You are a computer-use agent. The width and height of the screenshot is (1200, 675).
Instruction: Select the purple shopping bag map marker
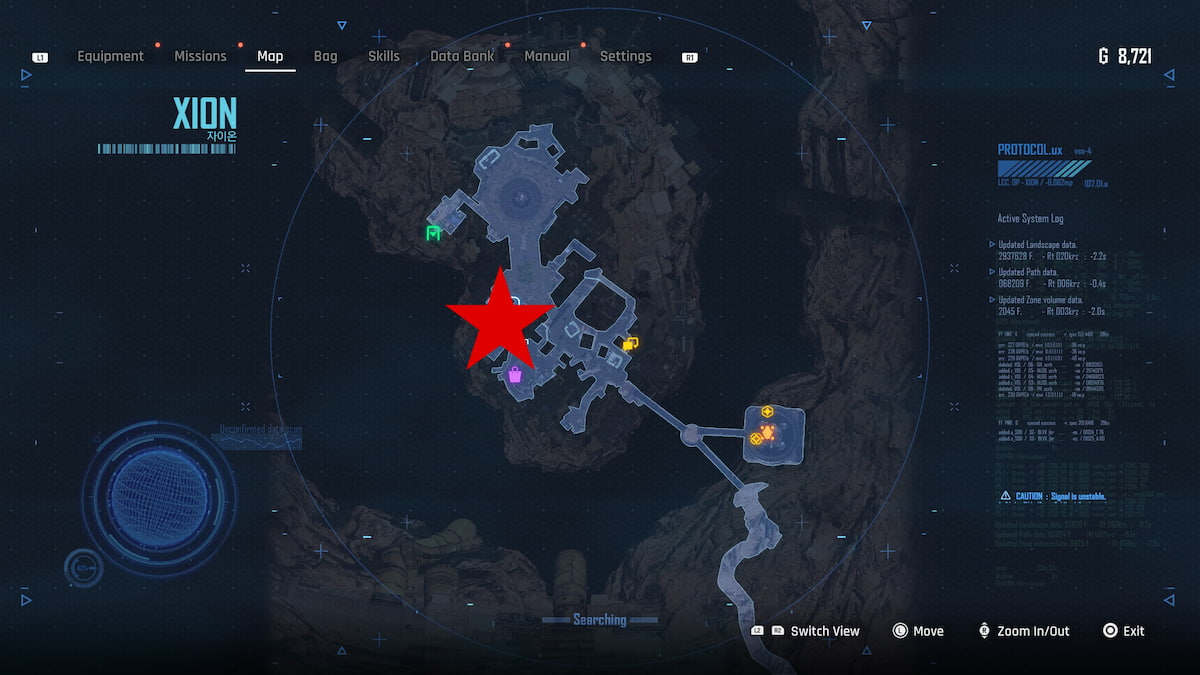tap(515, 375)
